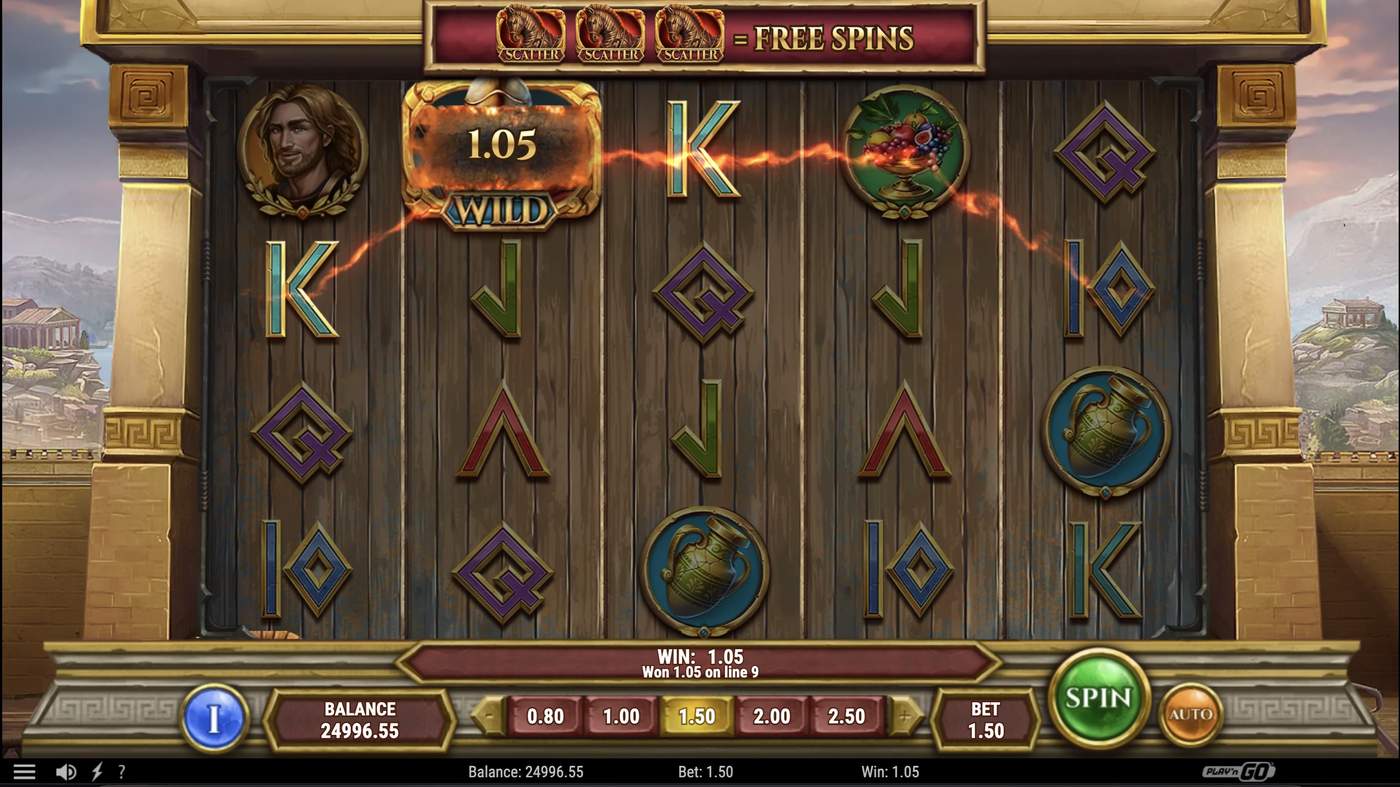Select the 0.80 bet chip
The image size is (1400, 787).
546,716
